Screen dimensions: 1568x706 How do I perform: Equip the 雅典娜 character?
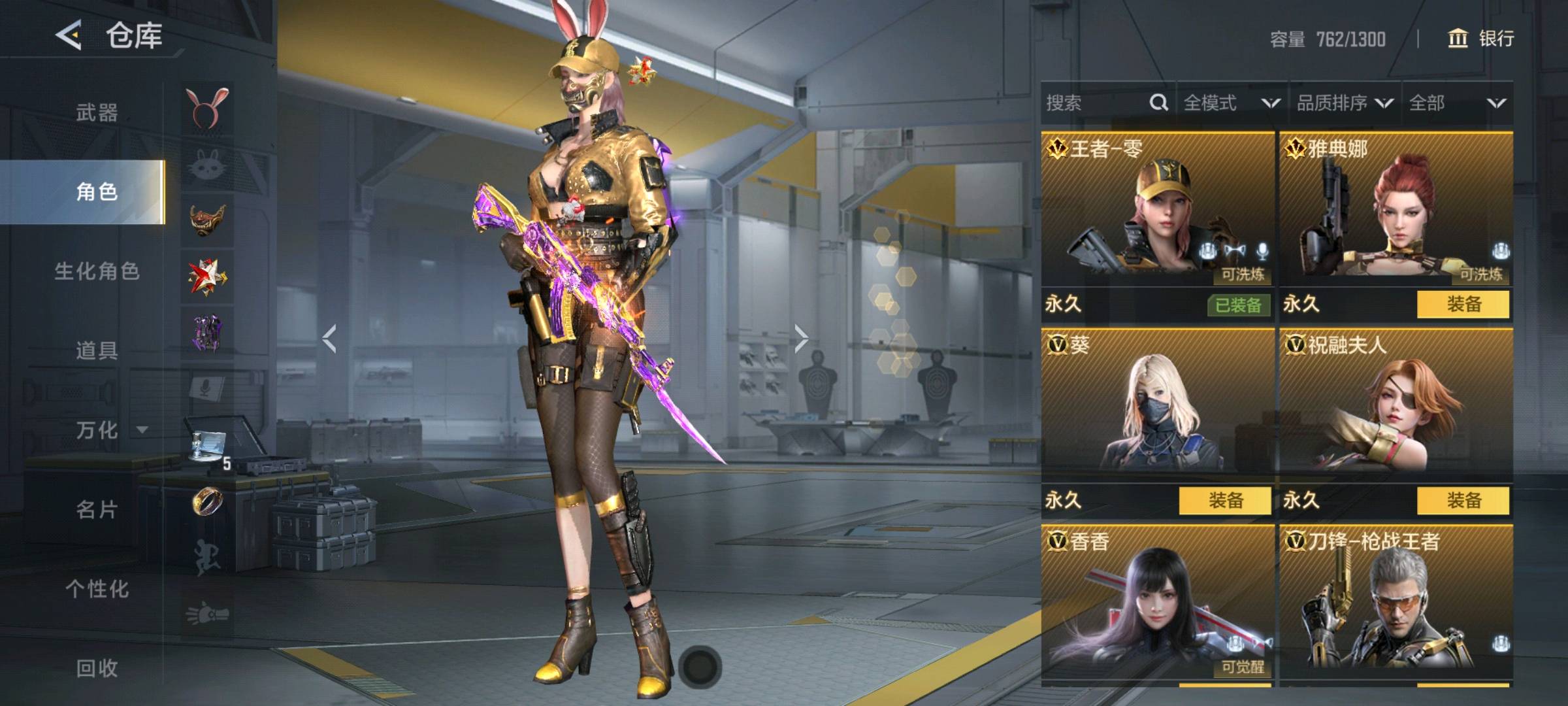tap(1463, 305)
